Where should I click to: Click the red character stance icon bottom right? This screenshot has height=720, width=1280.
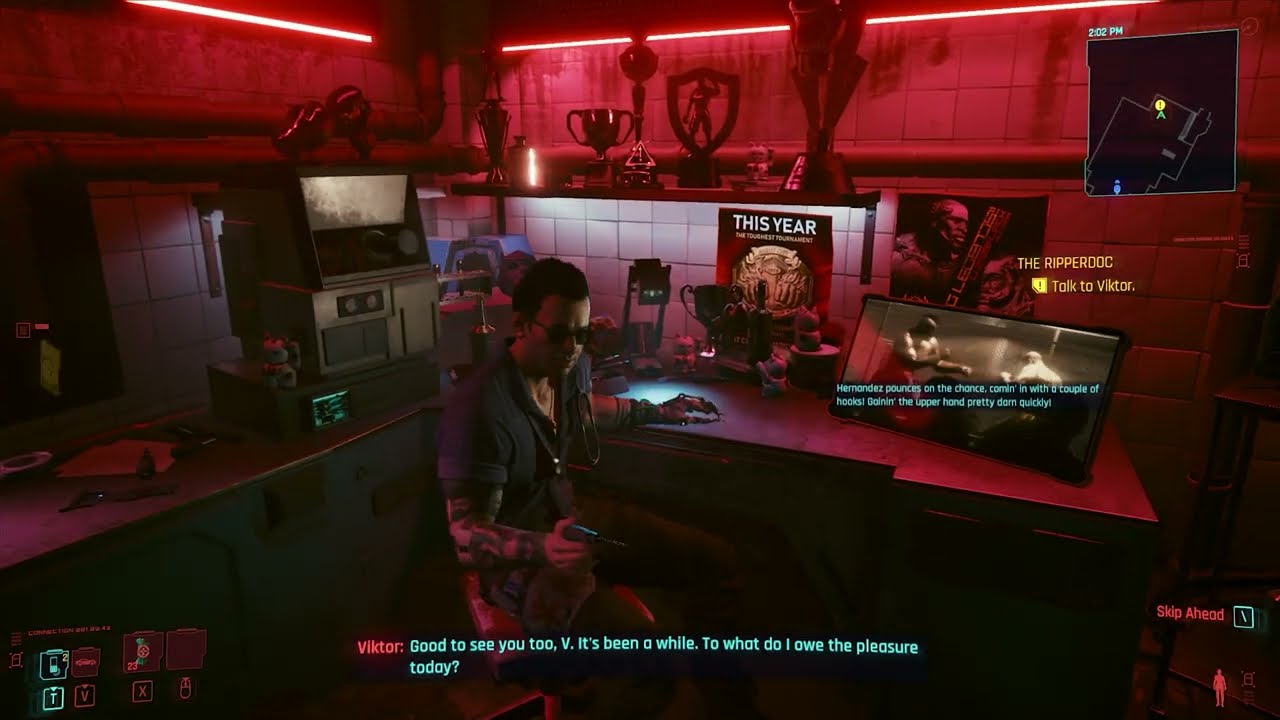1219,687
